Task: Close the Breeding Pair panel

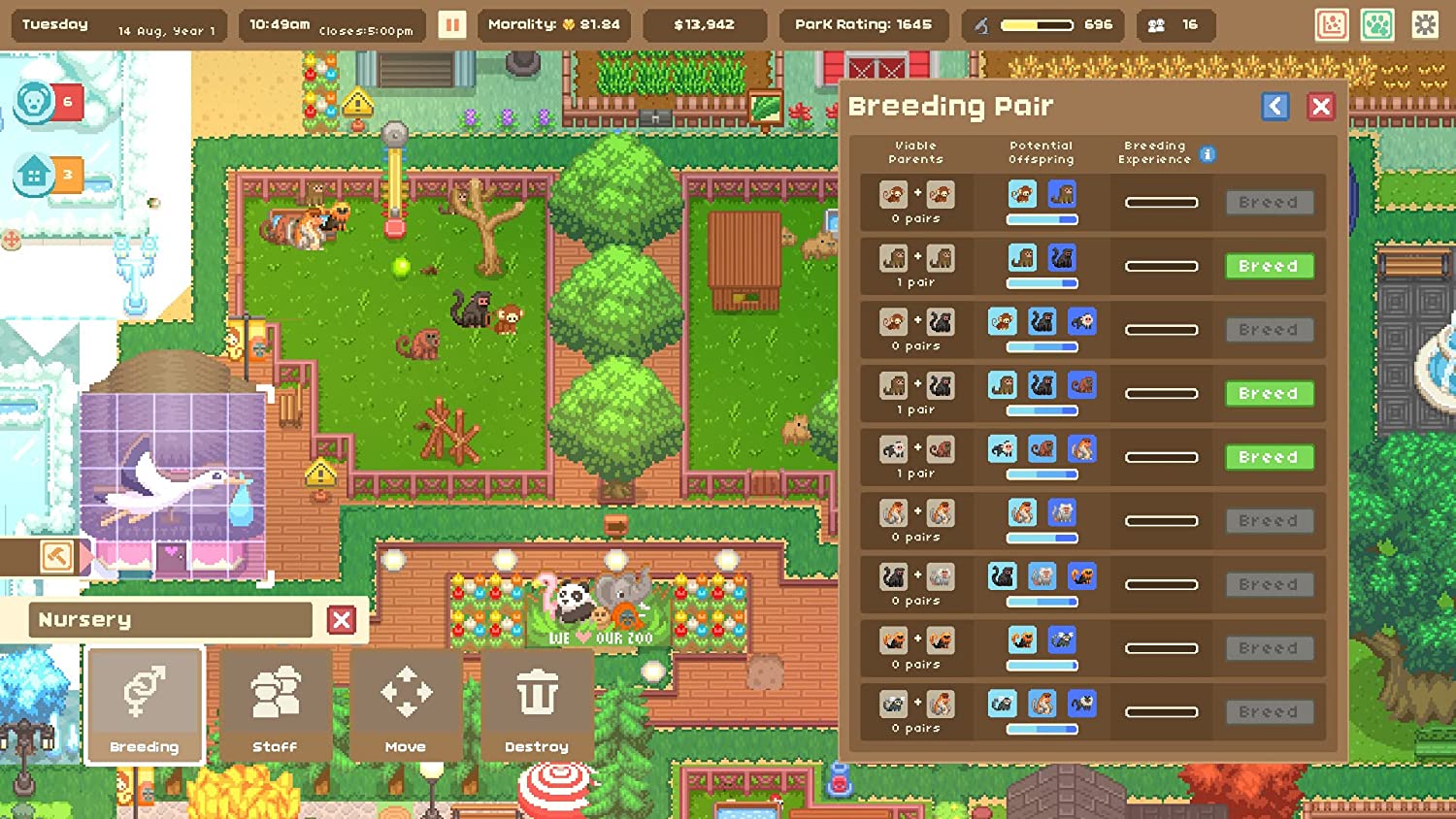Action: tap(1321, 107)
